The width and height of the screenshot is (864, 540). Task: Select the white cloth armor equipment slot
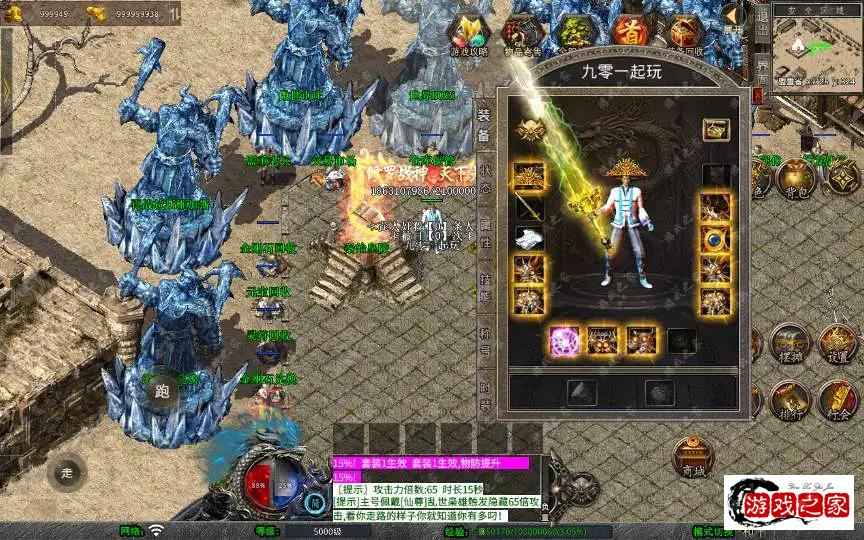tap(529, 238)
